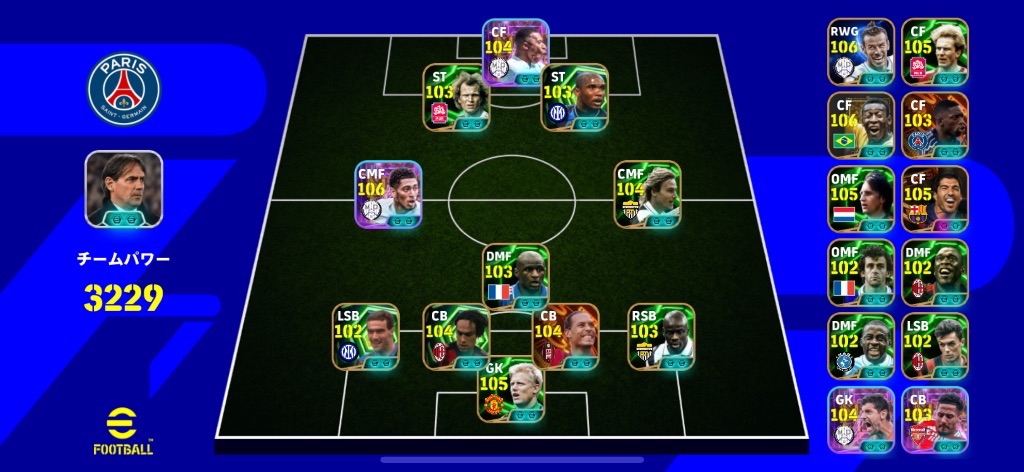The height and width of the screenshot is (472, 1024).
Task: Choose the CMF 106 midfielder card
Action: [x=388, y=193]
